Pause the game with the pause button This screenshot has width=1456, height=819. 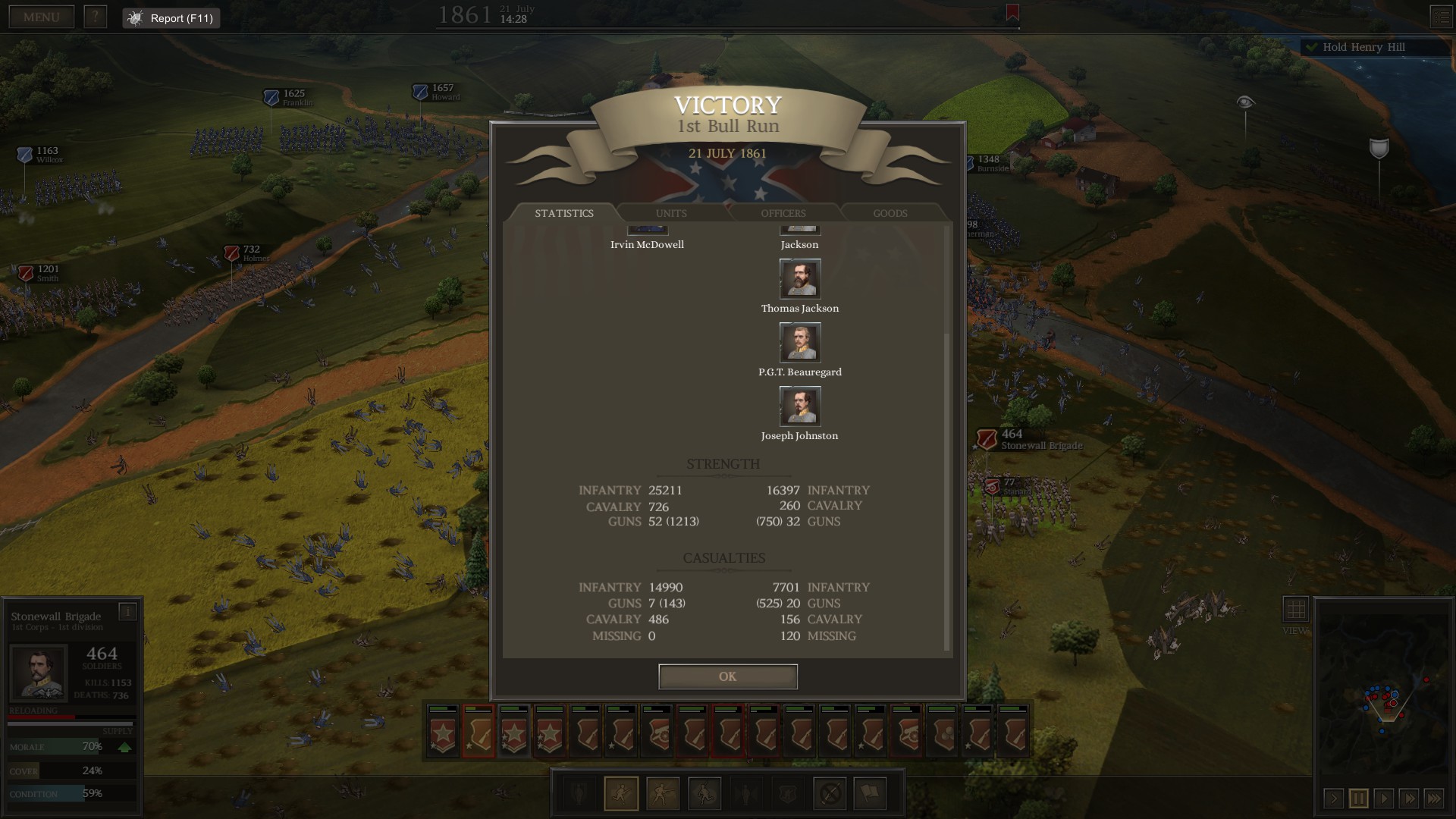pyautogui.click(x=1358, y=798)
